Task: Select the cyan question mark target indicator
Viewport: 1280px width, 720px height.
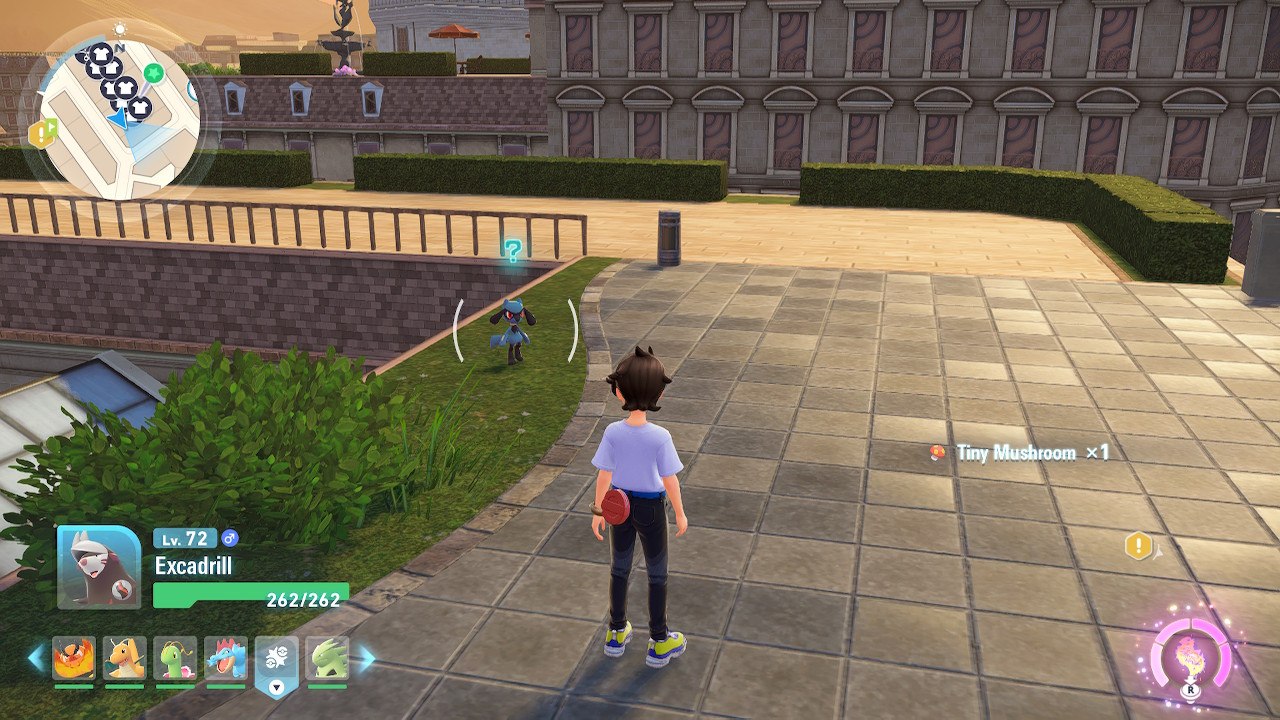Action: pos(513,251)
